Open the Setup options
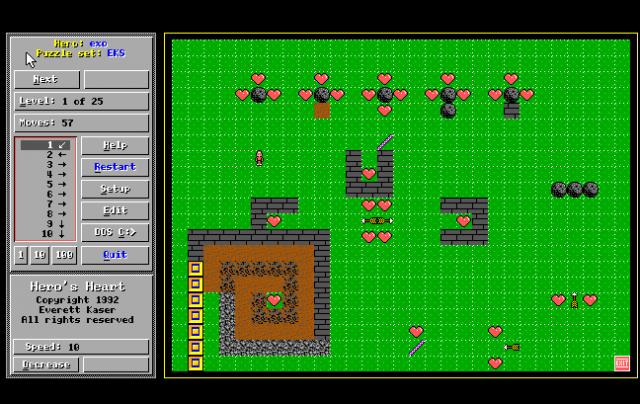 click(x=115, y=189)
